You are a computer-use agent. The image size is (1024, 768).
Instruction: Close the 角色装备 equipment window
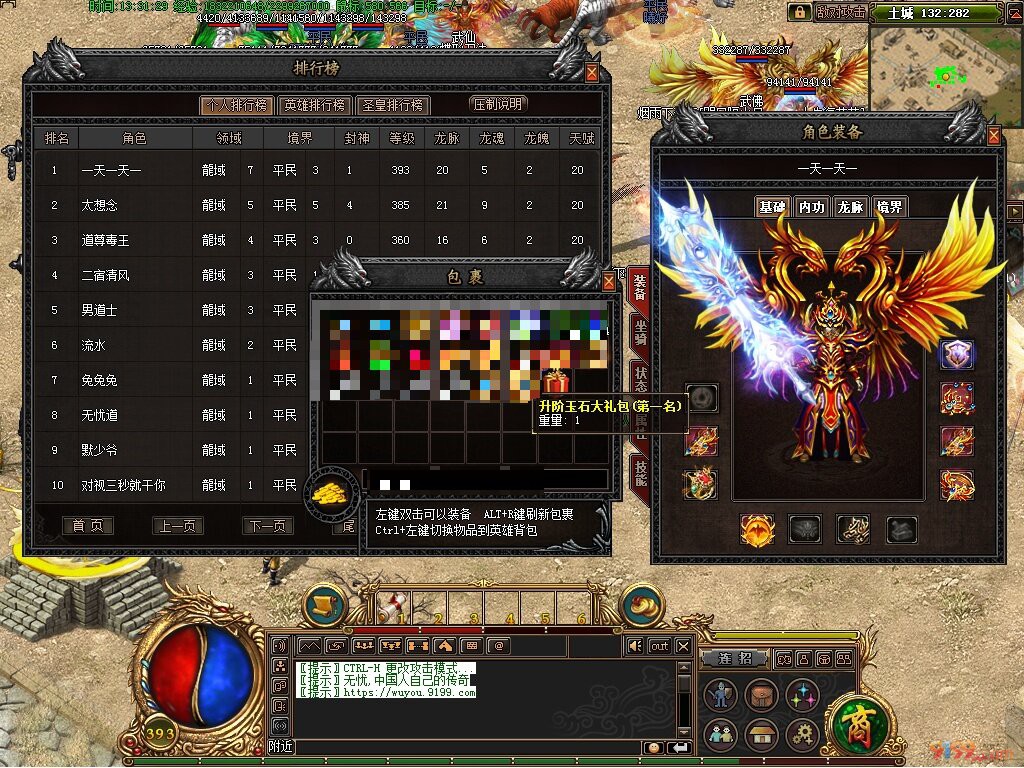tap(993, 136)
